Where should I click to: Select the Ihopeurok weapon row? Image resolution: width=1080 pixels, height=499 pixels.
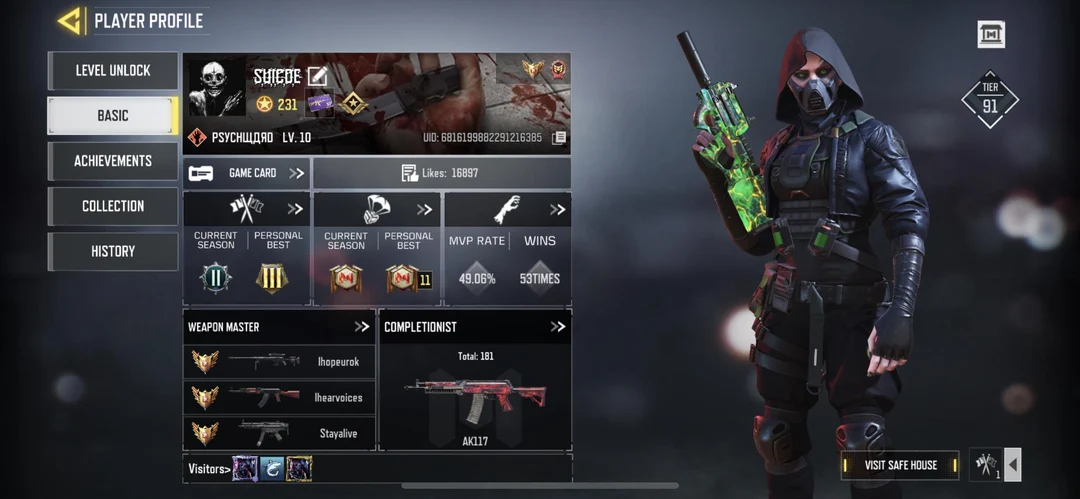(x=279, y=362)
